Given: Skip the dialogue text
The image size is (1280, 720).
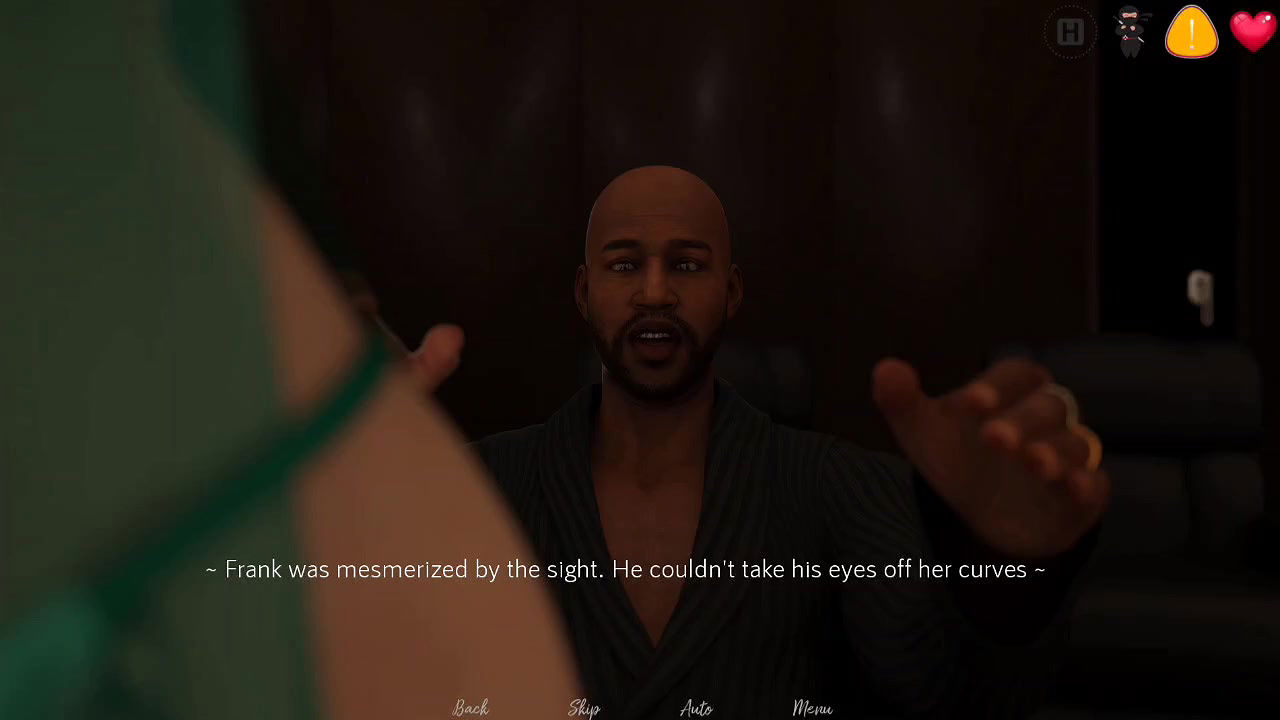Looking at the screenshot, I should 584,708.
